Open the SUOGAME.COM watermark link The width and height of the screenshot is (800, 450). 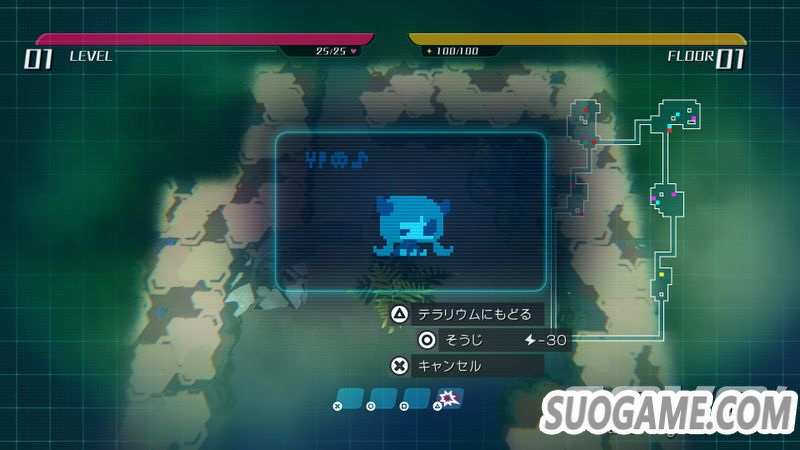[x=669, y=412]
